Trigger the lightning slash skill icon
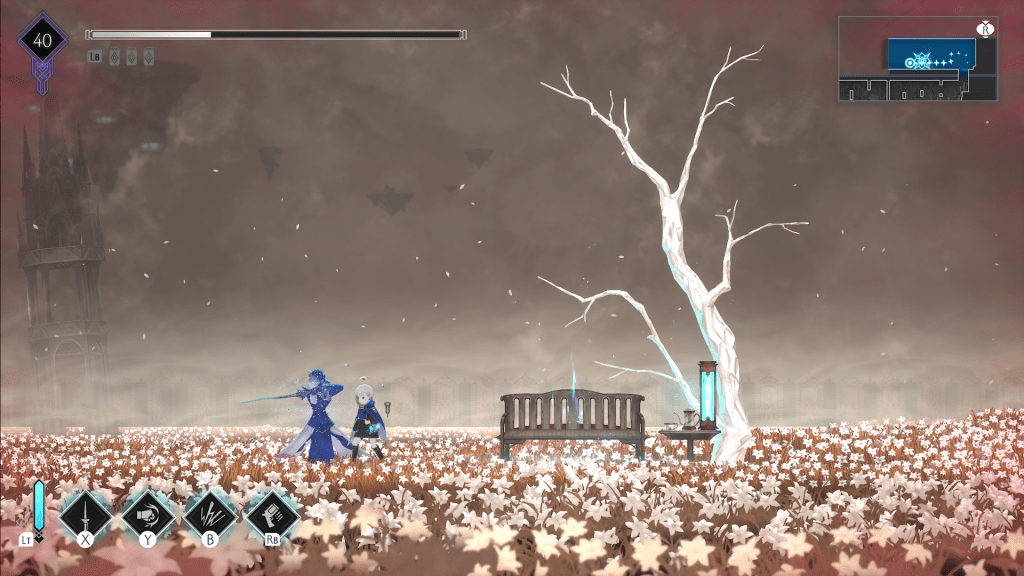The height and width of the screenshot is (576, 1024). [x=210, y=515]
